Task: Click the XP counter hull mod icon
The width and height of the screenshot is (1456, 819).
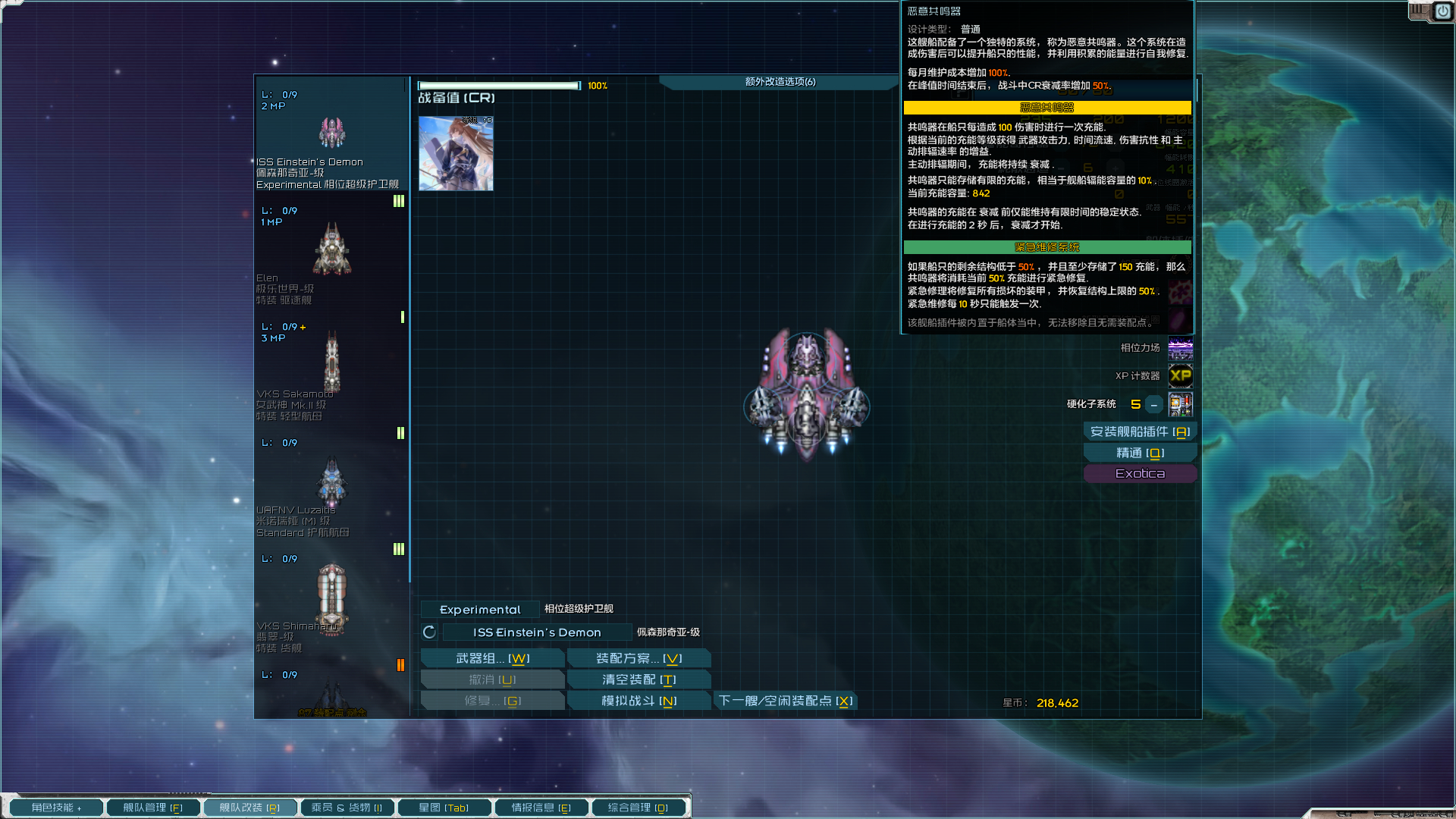Action: point(1180,376)
